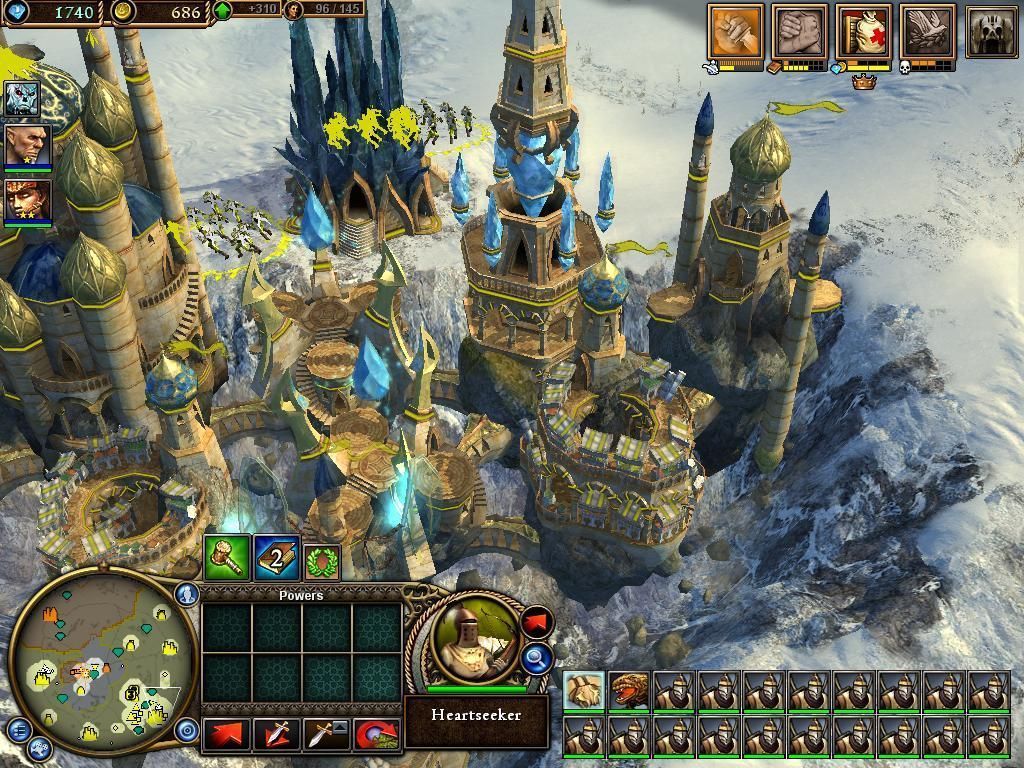
Task: Zoom to unit with magnifying glass button
Action: click(x=536, y=657)
